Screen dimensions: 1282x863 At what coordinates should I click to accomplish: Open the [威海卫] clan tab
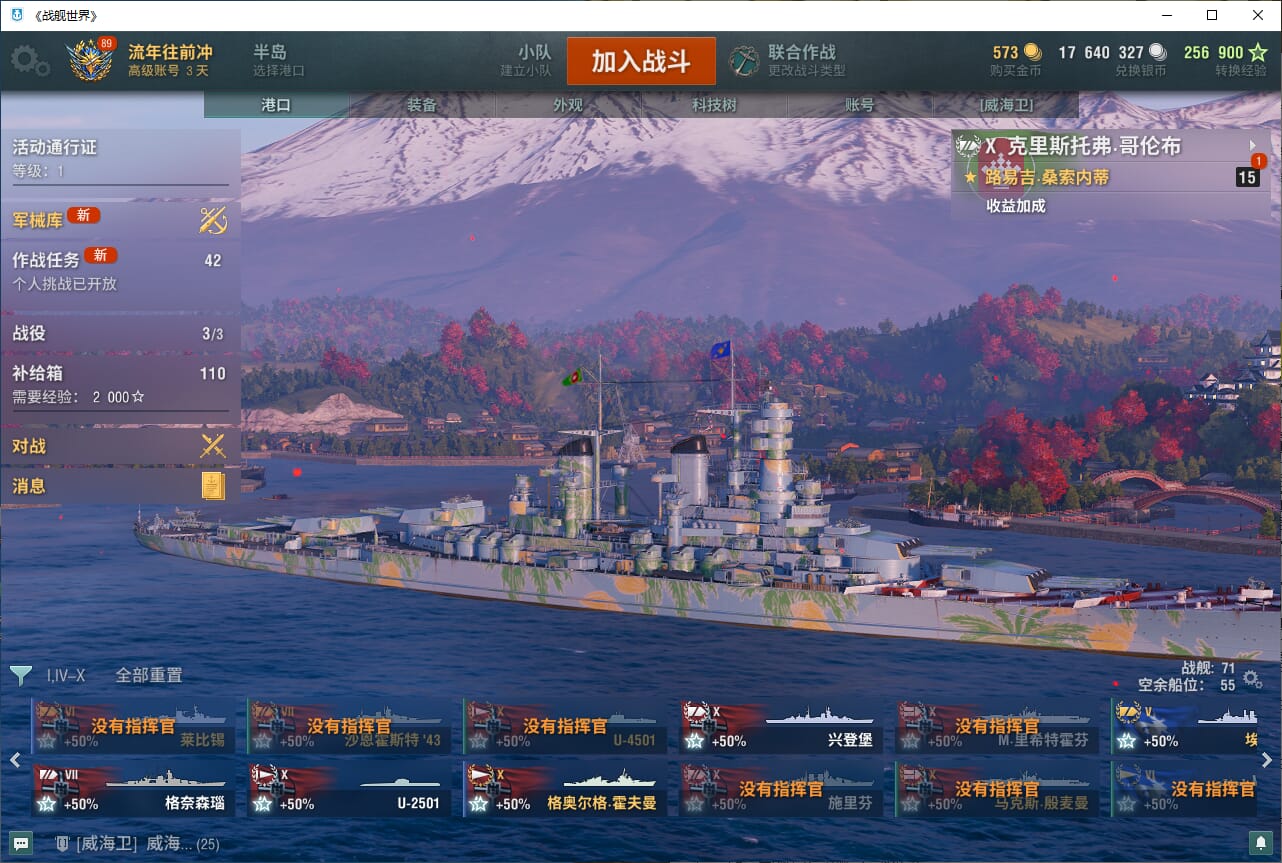1005,105
